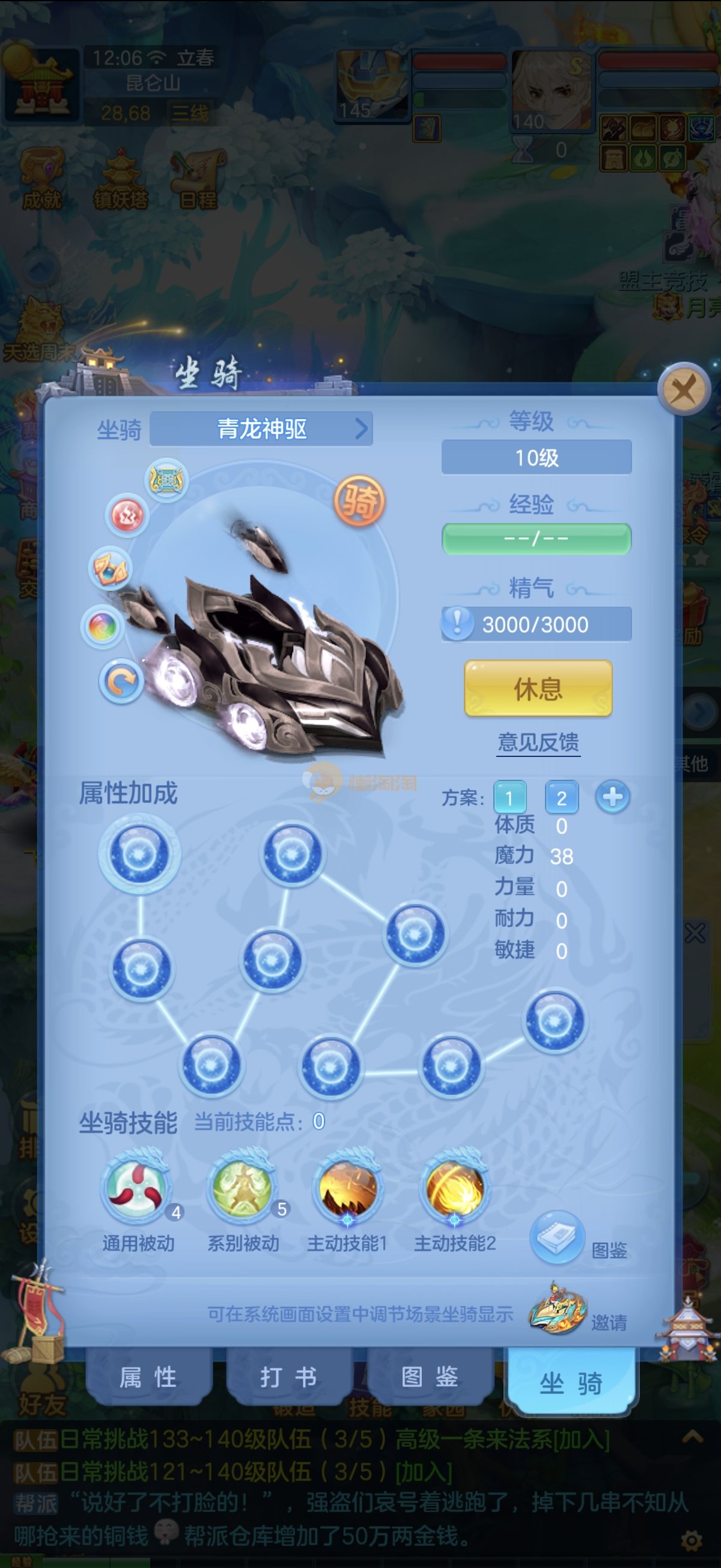The width and height of the screenshot is (721, 1568).
Task: Open the 图鉴 book icon in panel
Action: (x=557, y=1236)
